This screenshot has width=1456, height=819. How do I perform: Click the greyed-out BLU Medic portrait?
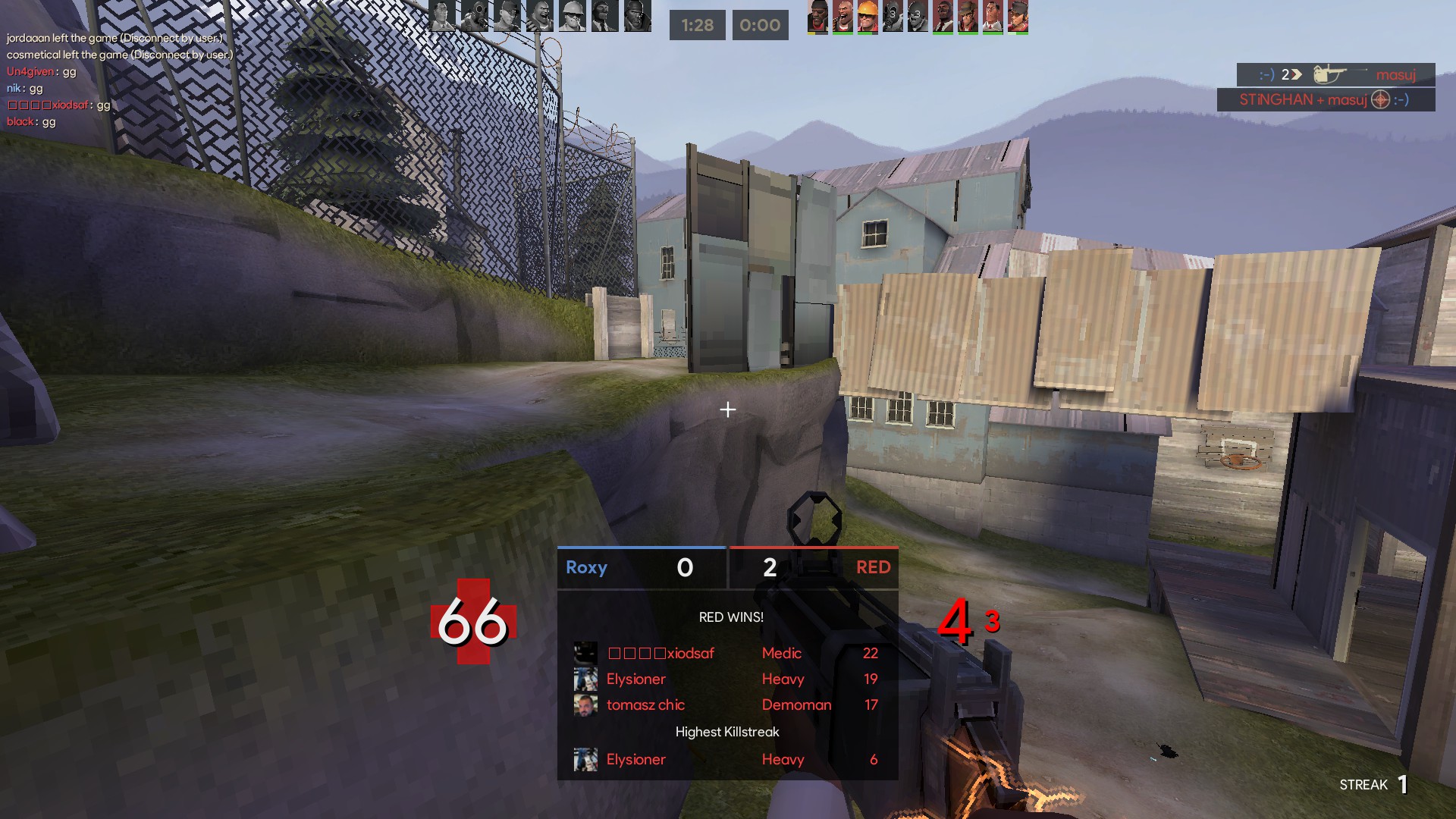pos(443,16)
